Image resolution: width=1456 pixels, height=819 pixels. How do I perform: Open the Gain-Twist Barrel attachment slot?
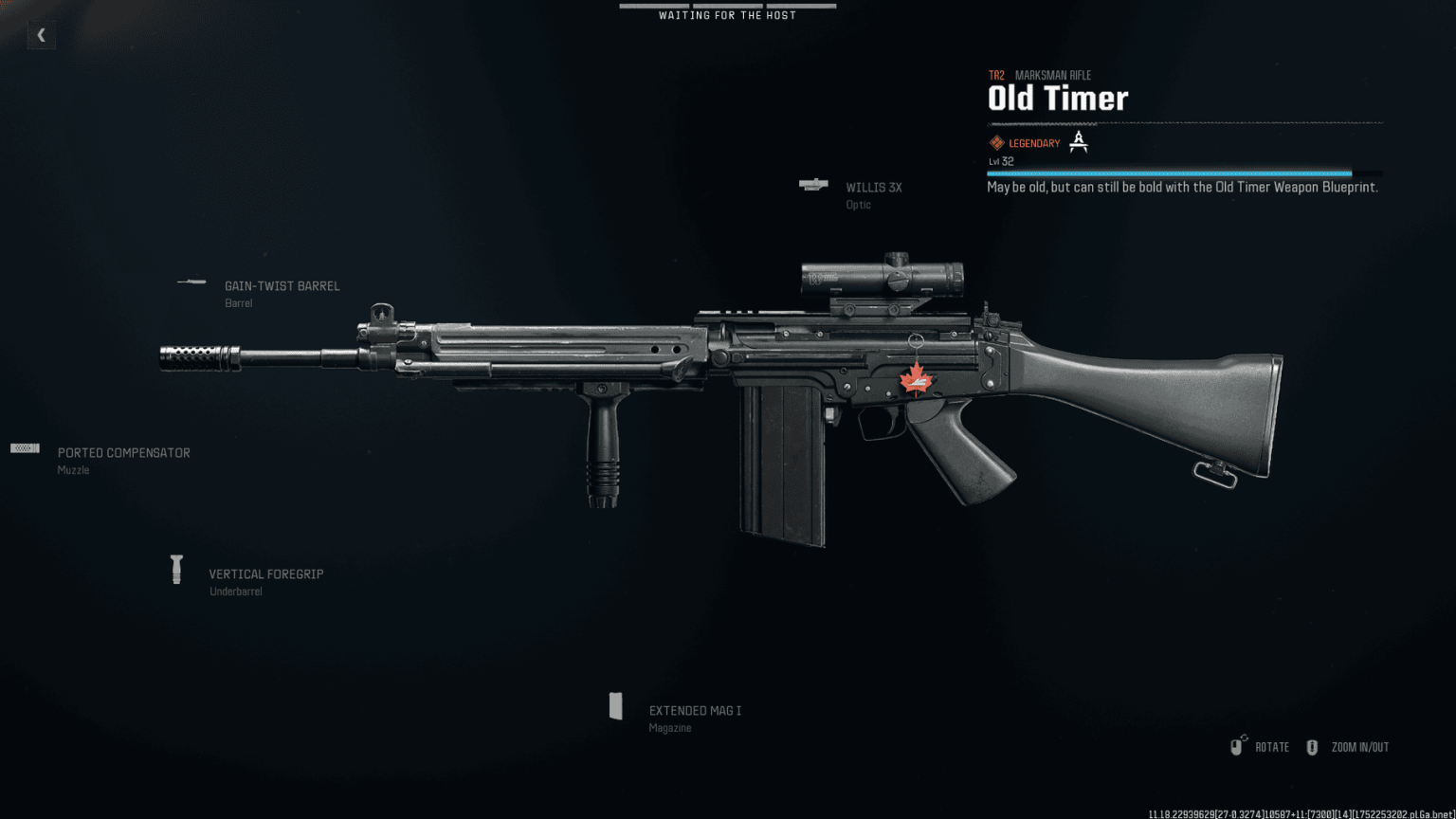[281, 286]
